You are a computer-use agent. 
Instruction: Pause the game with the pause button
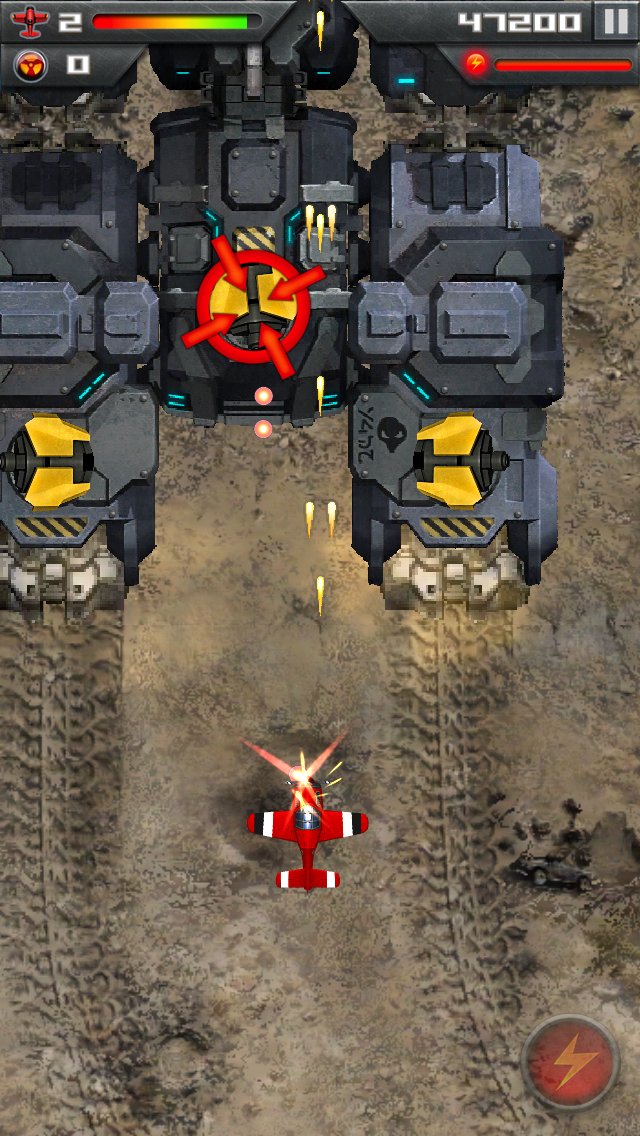(612, 21)
